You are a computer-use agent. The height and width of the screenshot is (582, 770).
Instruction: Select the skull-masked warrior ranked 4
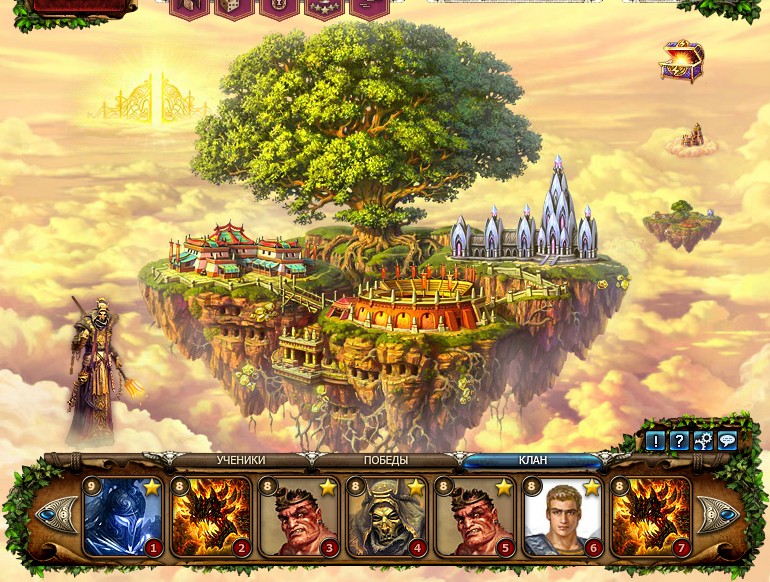(386, 516)
